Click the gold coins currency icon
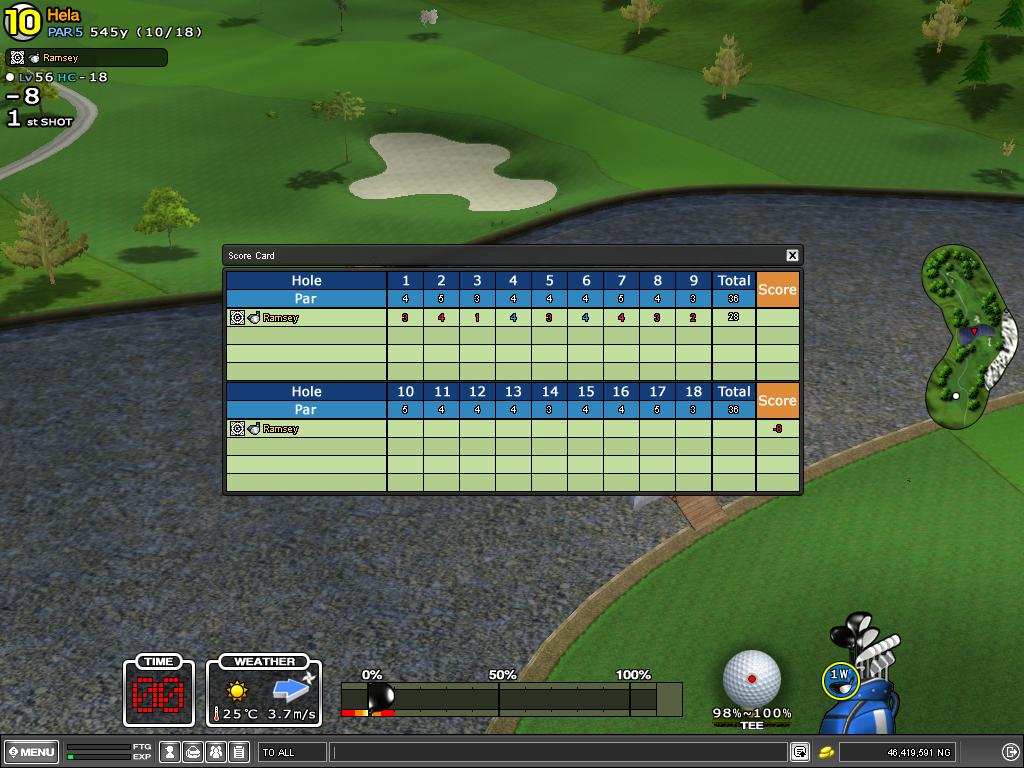 coord(827,752)
